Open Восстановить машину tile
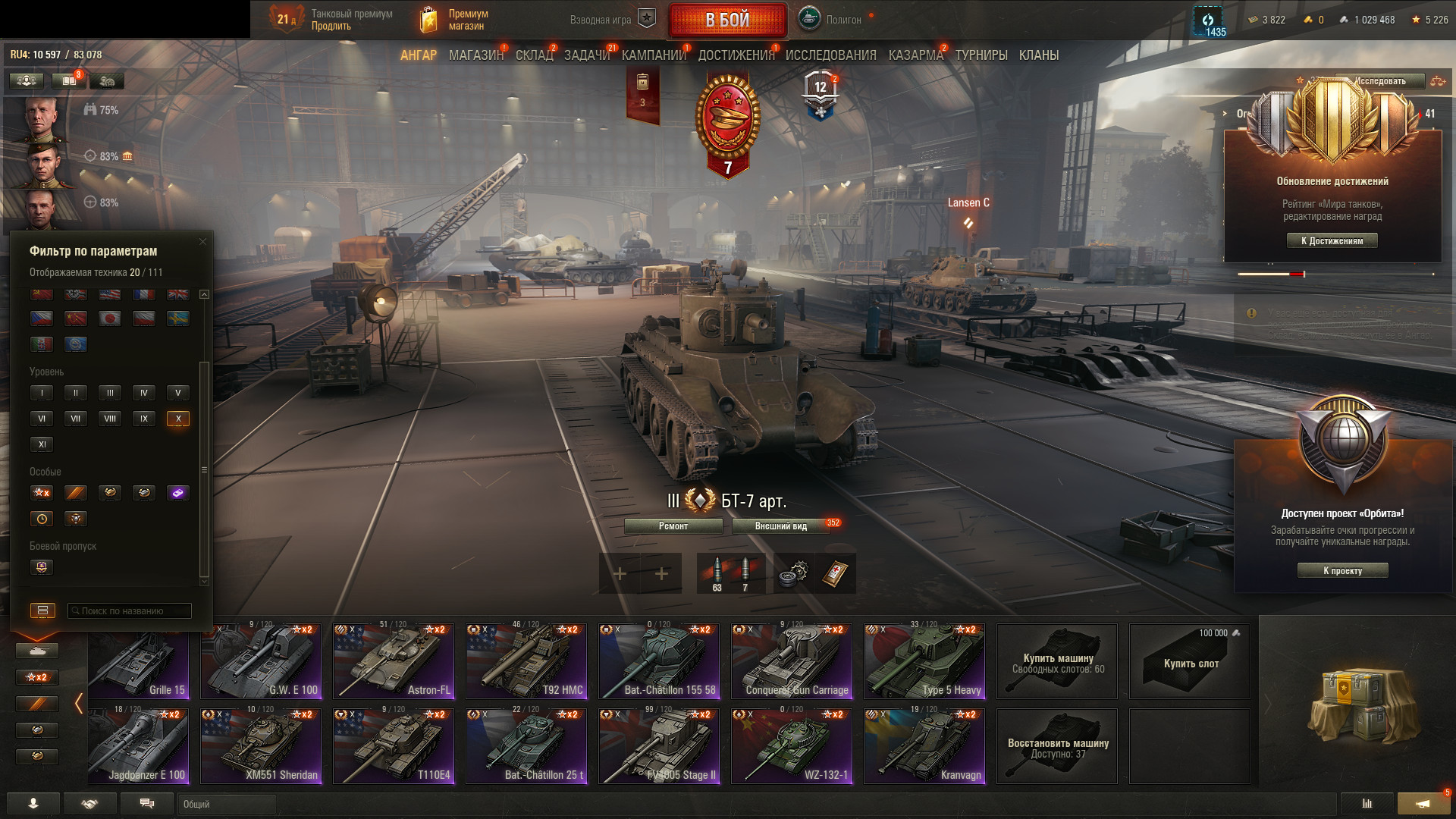The image size is (1456, 819). point(1057,745)
